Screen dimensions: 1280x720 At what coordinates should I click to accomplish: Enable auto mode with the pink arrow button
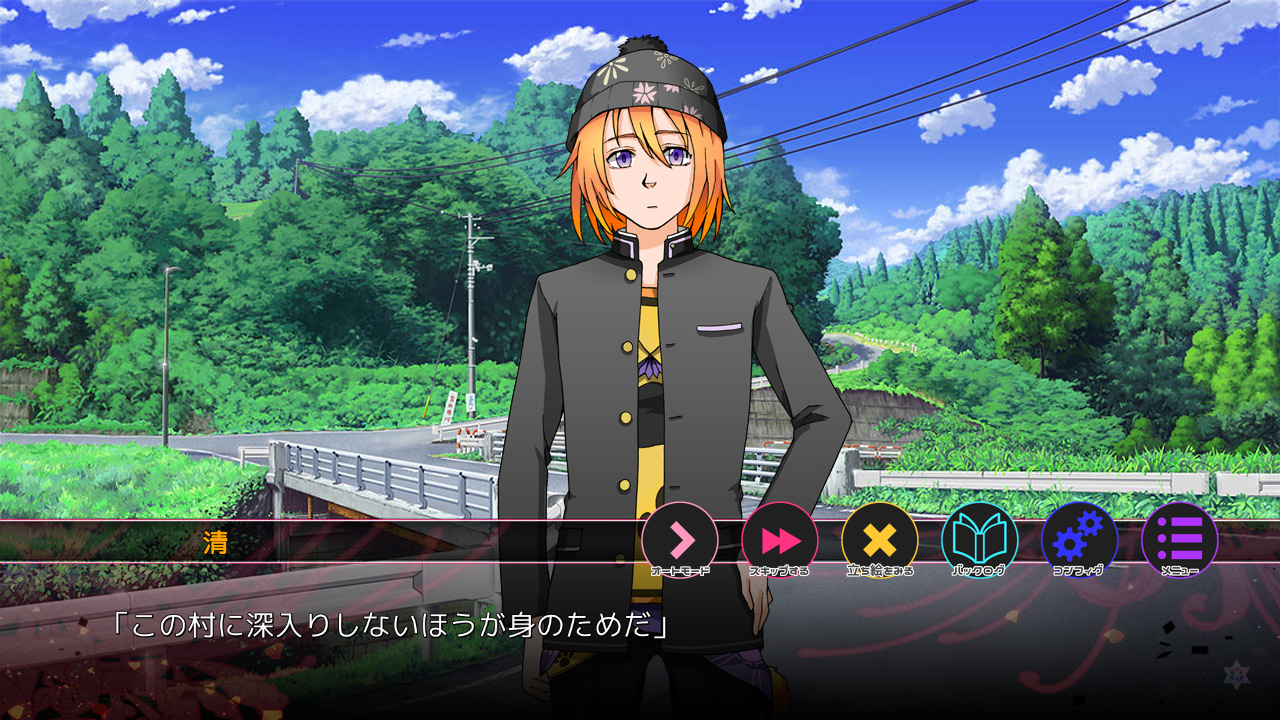click(680, 540)
